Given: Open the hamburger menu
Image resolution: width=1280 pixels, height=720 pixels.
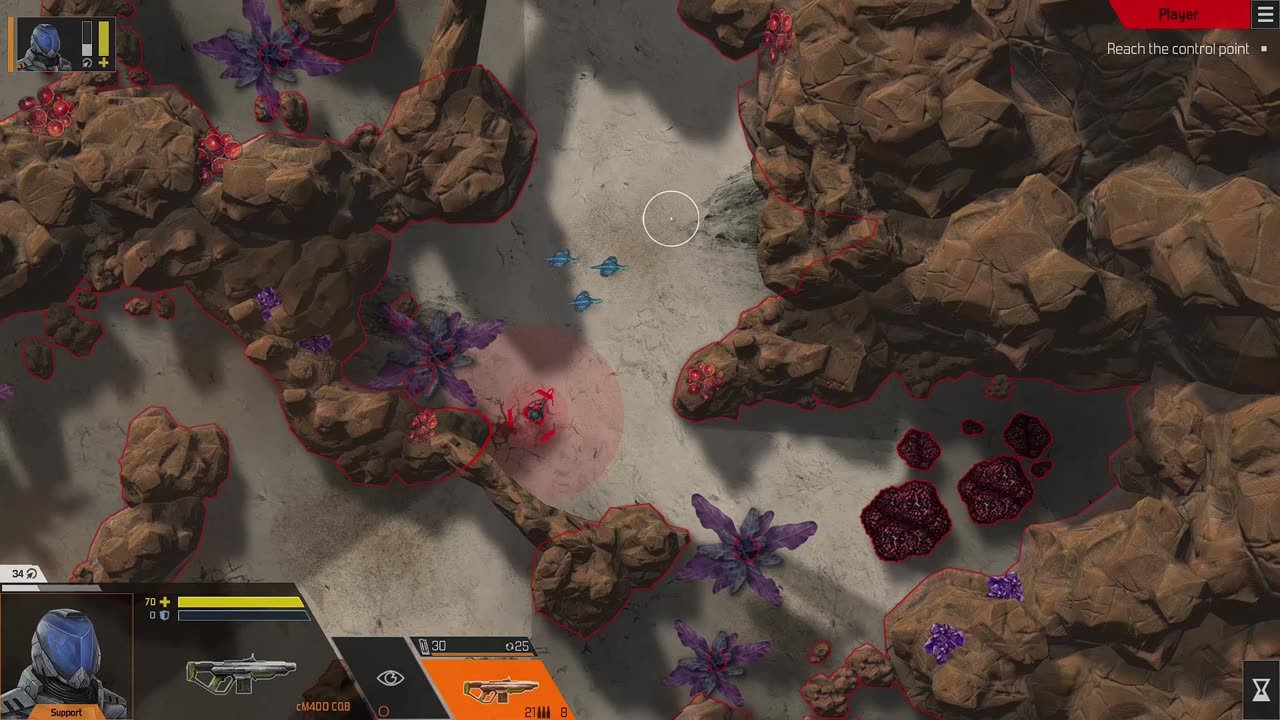Looking at the screenshot, I should [x=1265, y=14].
